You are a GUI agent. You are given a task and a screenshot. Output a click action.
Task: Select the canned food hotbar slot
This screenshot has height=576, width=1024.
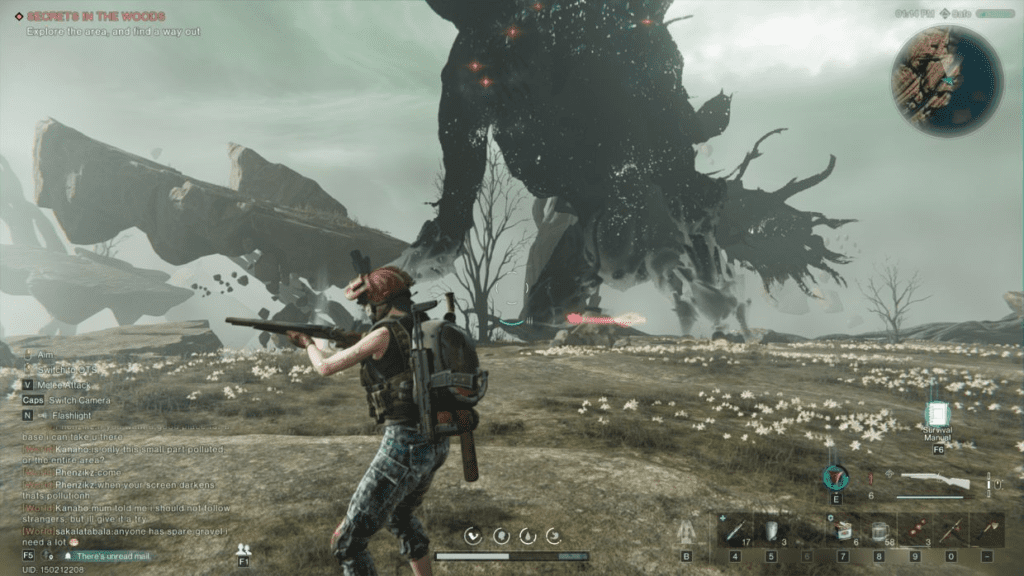point(843,531)
